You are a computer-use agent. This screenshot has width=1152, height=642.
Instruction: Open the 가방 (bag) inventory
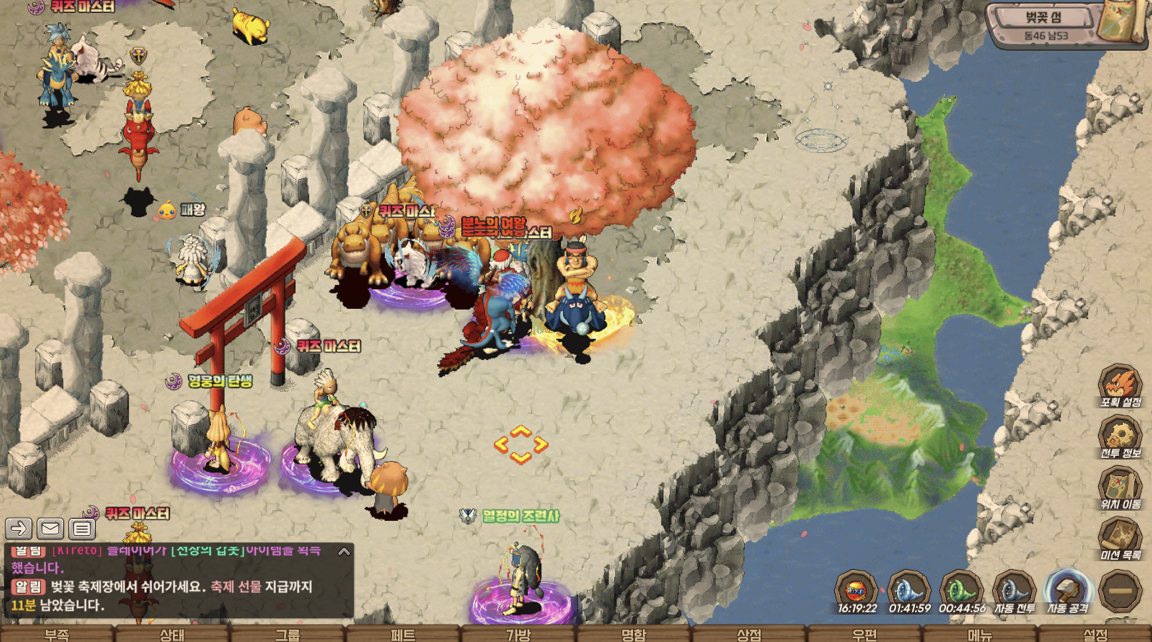pyautogui.click(x=518, y=634)
